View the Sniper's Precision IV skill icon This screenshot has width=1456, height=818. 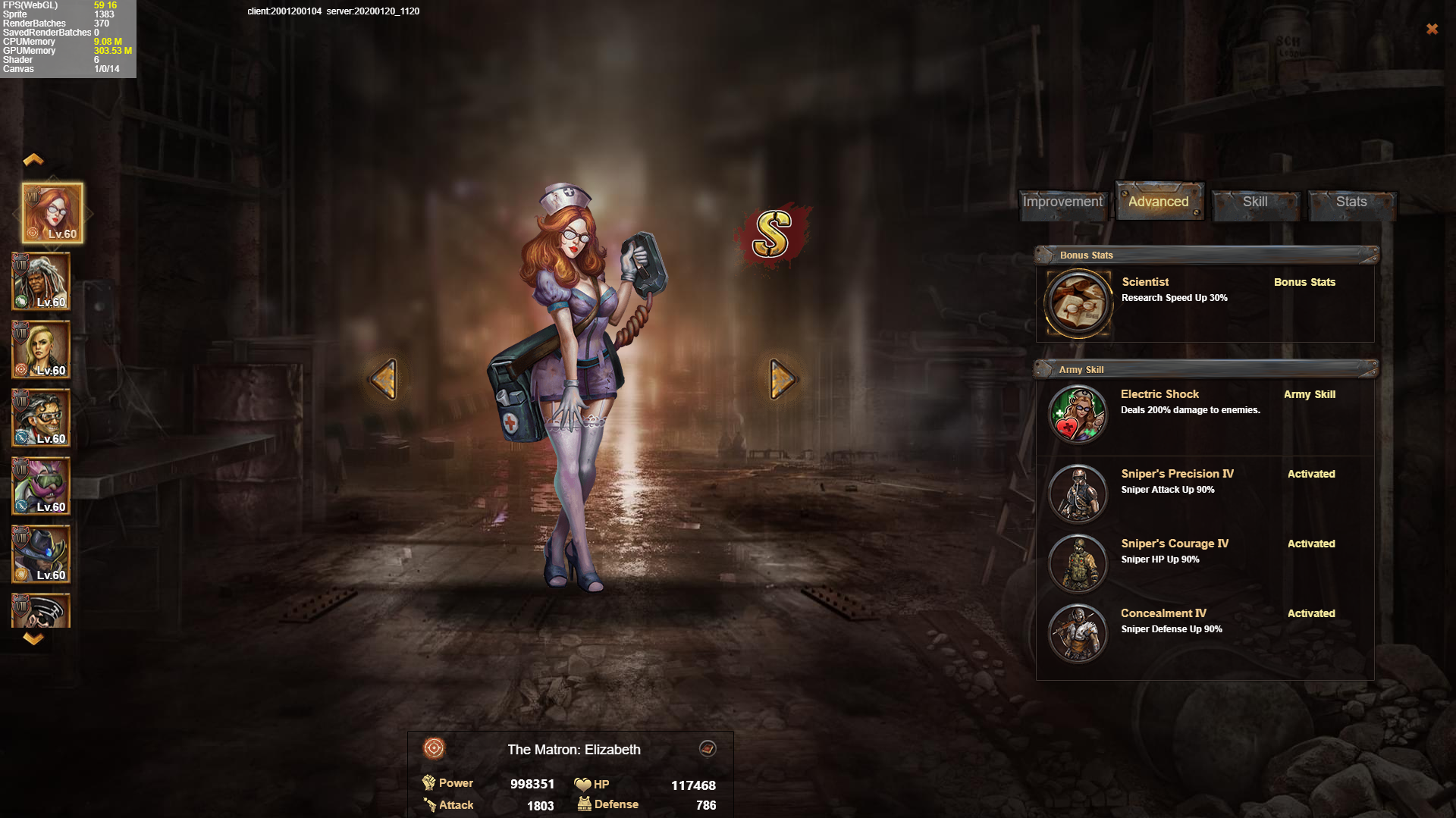click(x=1078, y=494)
